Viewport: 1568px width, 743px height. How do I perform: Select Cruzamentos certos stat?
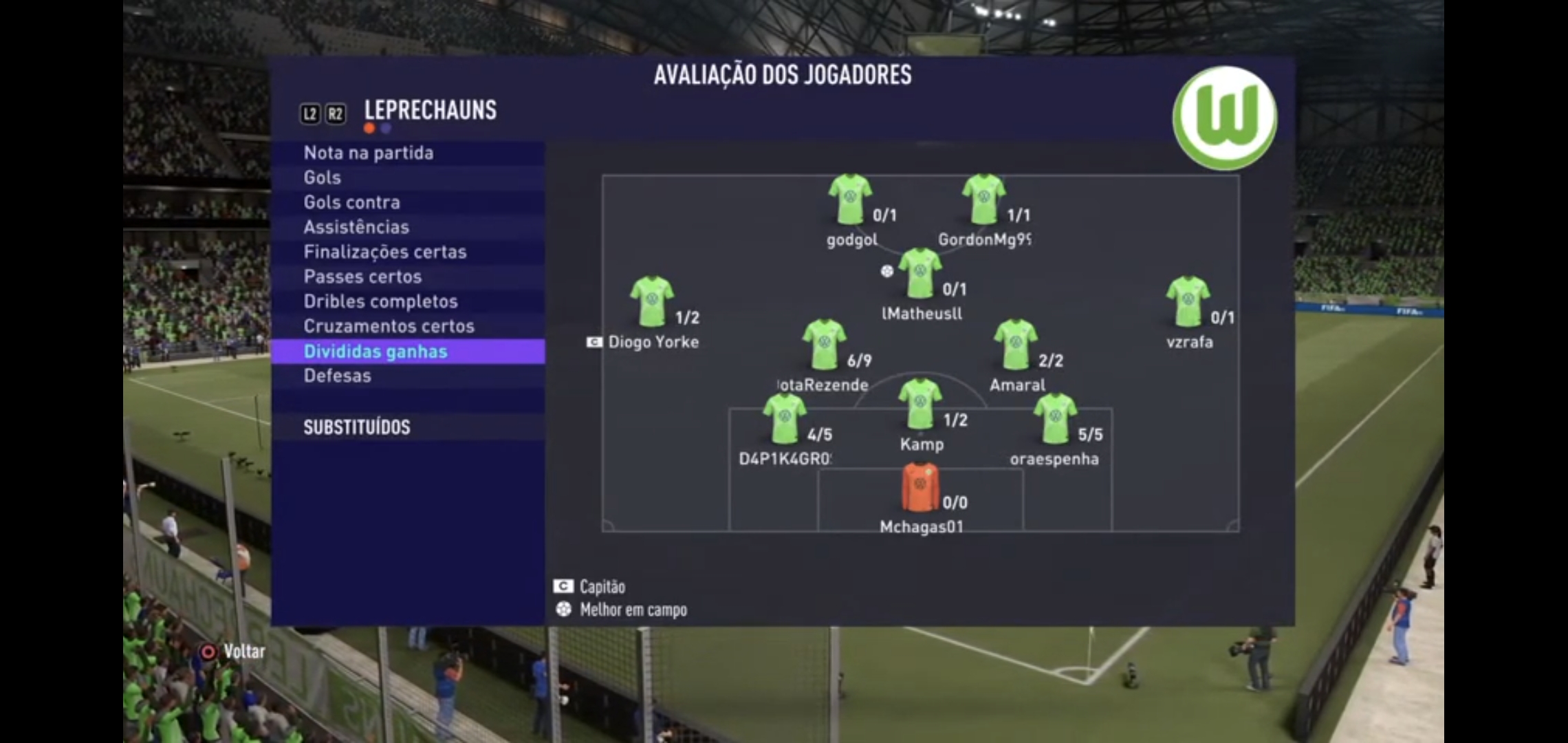point(389,326)
